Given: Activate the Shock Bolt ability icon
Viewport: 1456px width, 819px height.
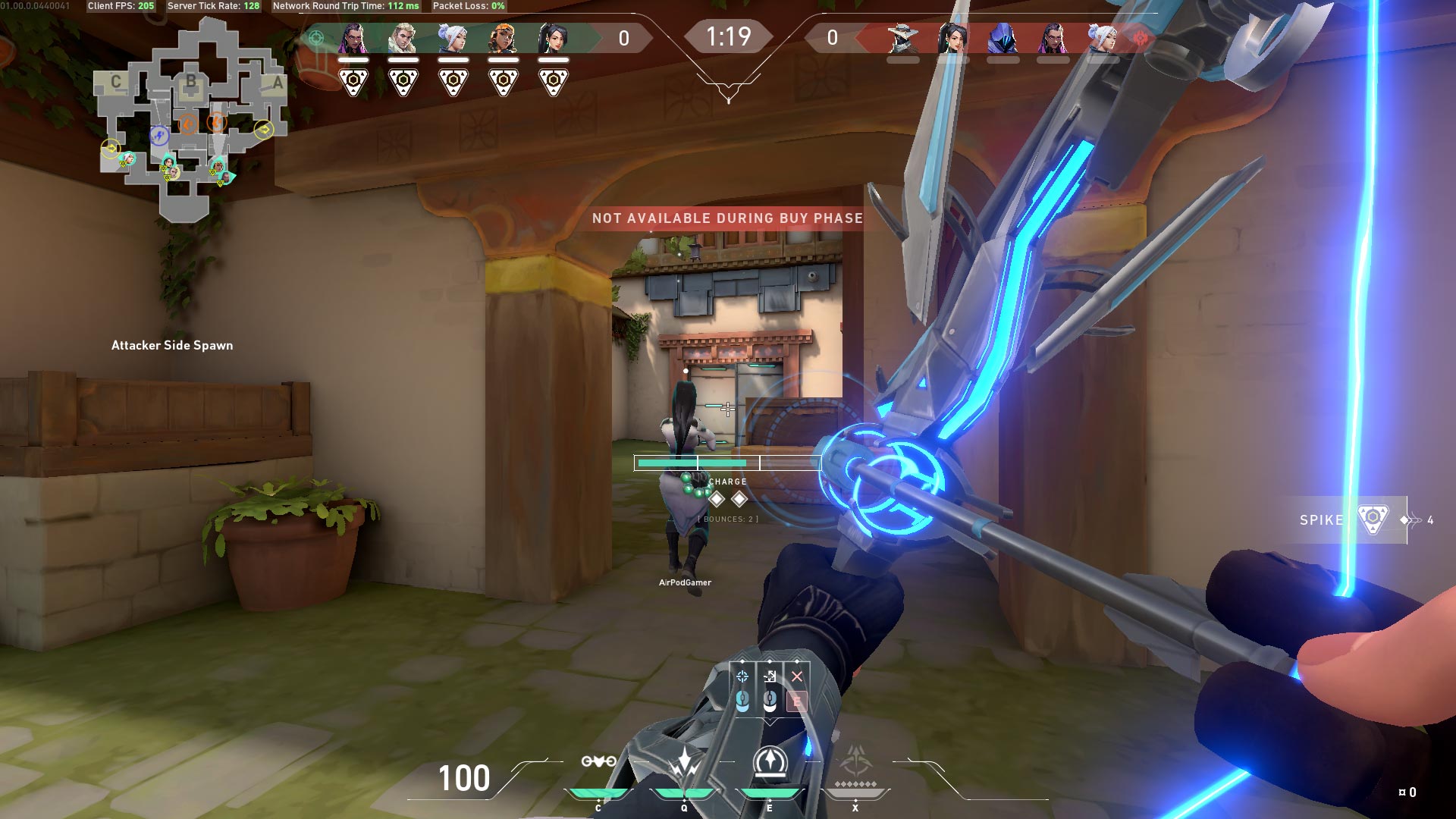Looking at the screenshot, I should (x=685, y=762).
